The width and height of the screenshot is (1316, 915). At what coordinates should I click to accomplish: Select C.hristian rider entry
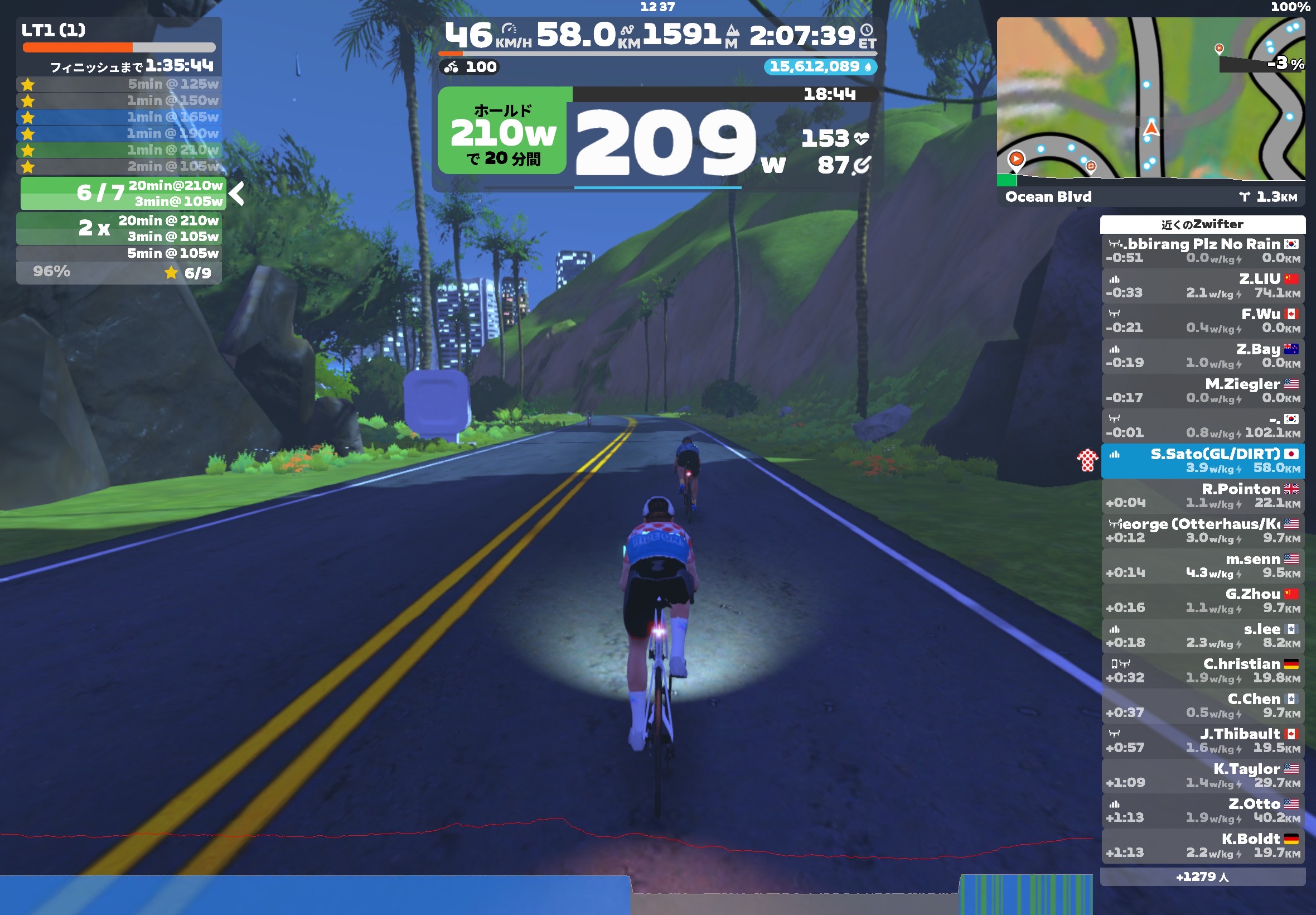pos(1203,670)
